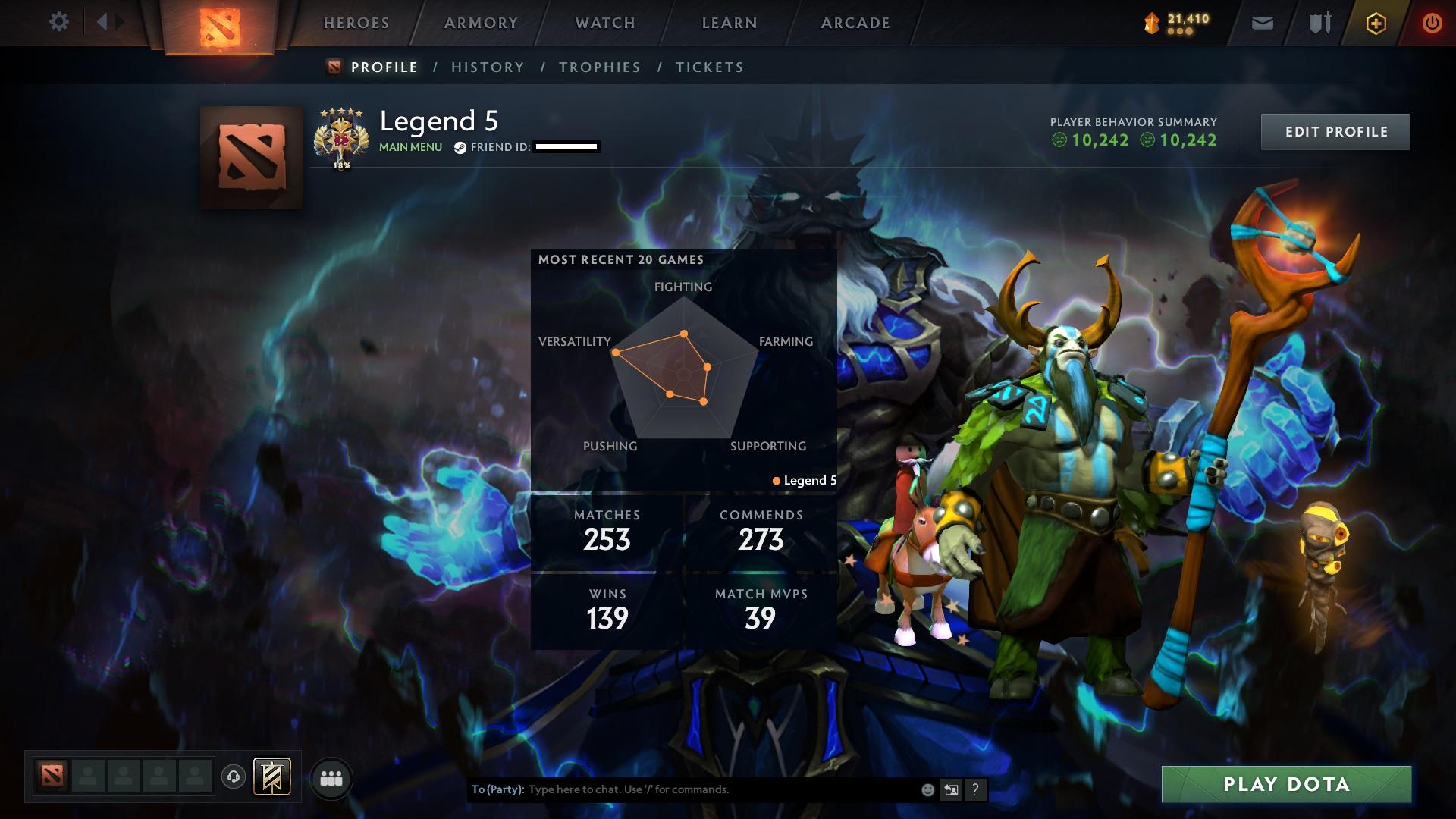Open the ARCADE menu
The image size is (1456, 819).
(855, 23)
